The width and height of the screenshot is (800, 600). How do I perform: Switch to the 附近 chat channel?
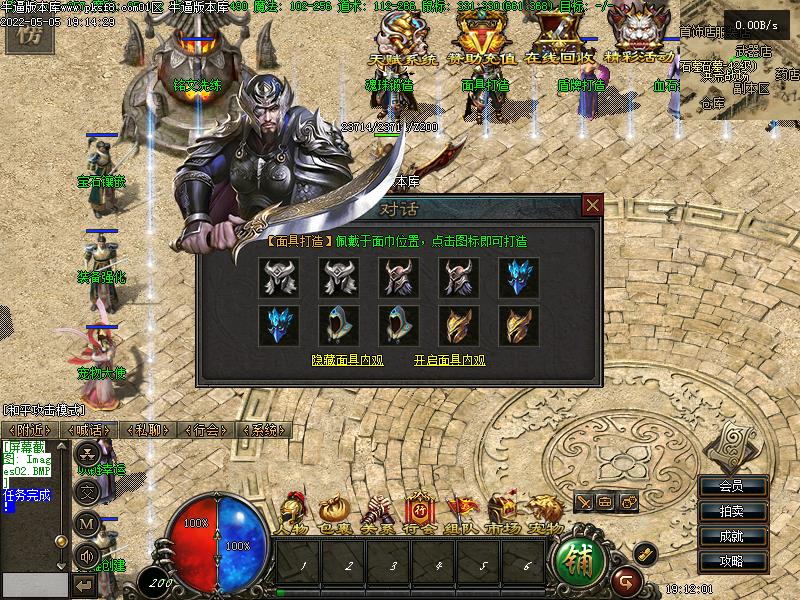(29, 429)
